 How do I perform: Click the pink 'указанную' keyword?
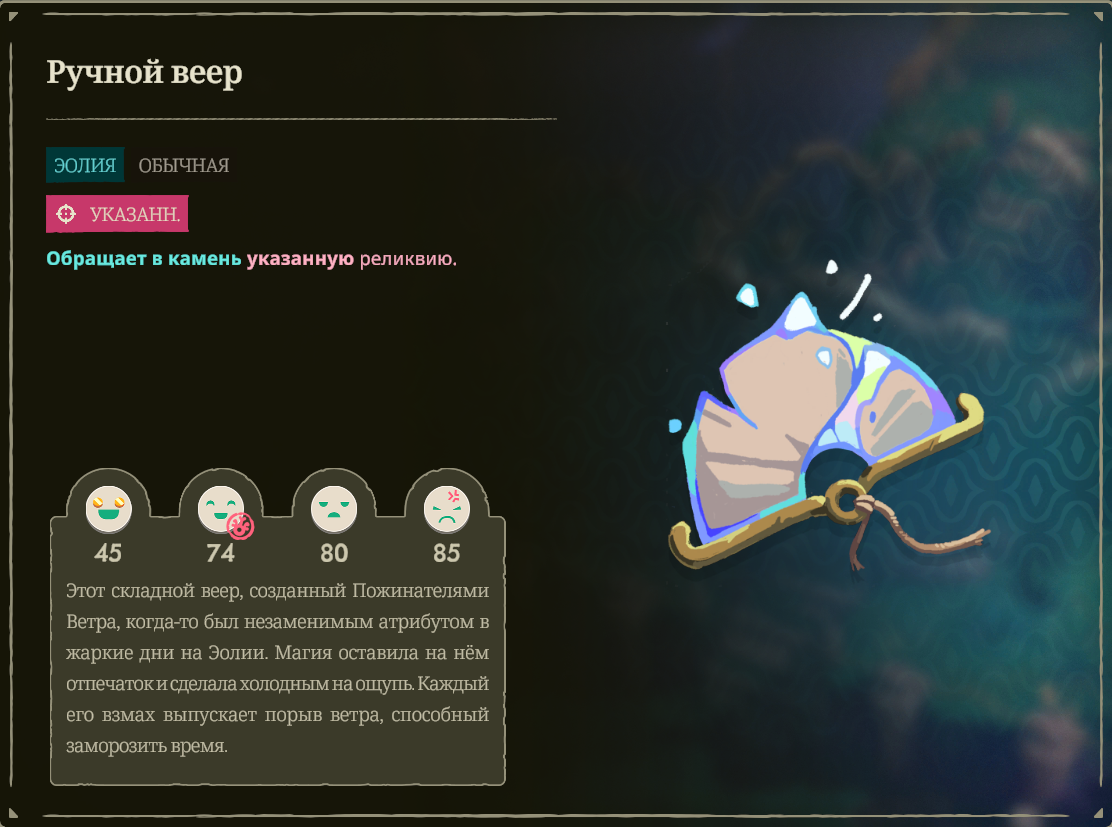pyautogui.click(x=300, y=259)
